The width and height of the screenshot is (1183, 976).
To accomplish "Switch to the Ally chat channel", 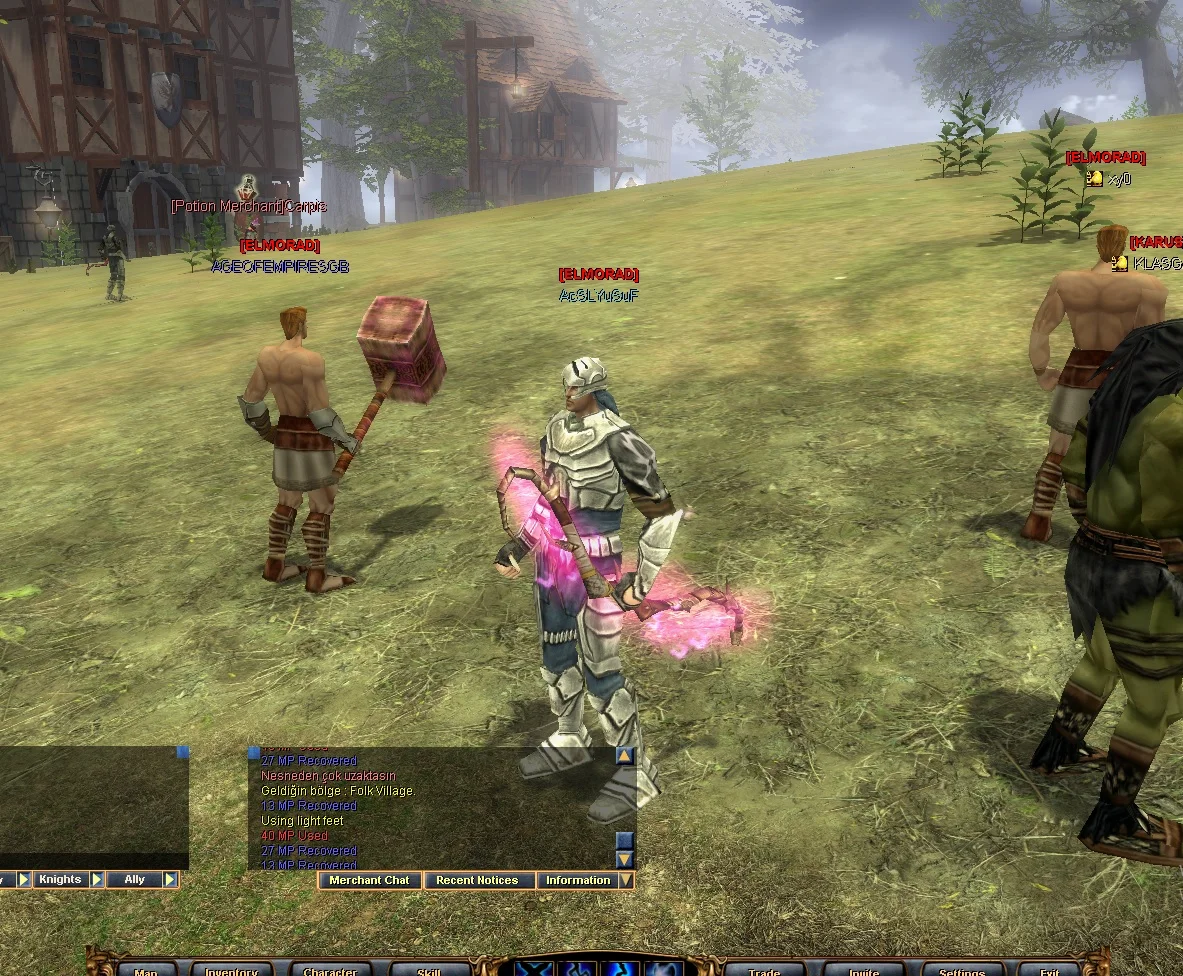I will click(134, 880).
